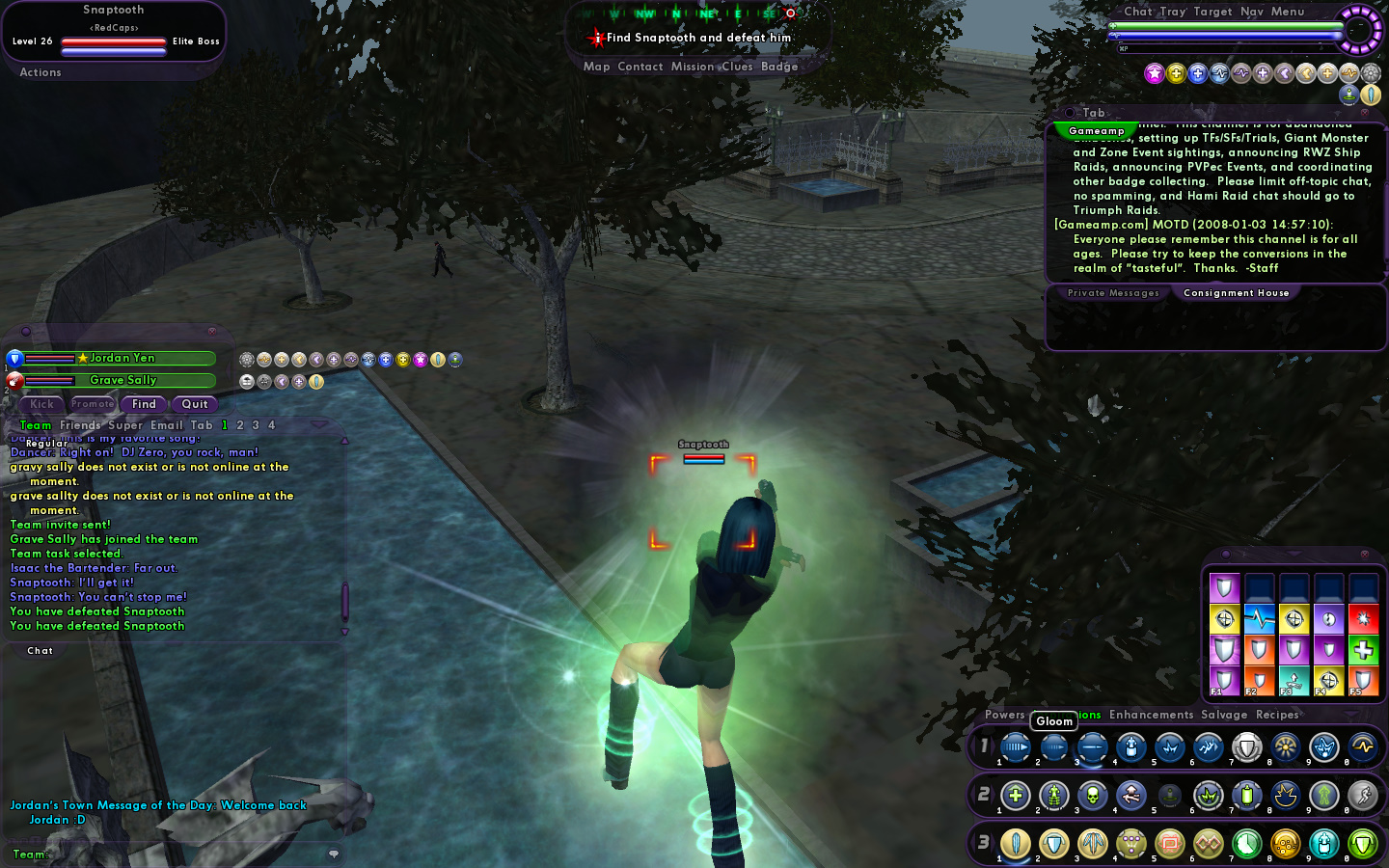This screenshot has height=868, width=1389.
Task: Open the Clues window
Action: pyautogui.click(x=737, y=67)
